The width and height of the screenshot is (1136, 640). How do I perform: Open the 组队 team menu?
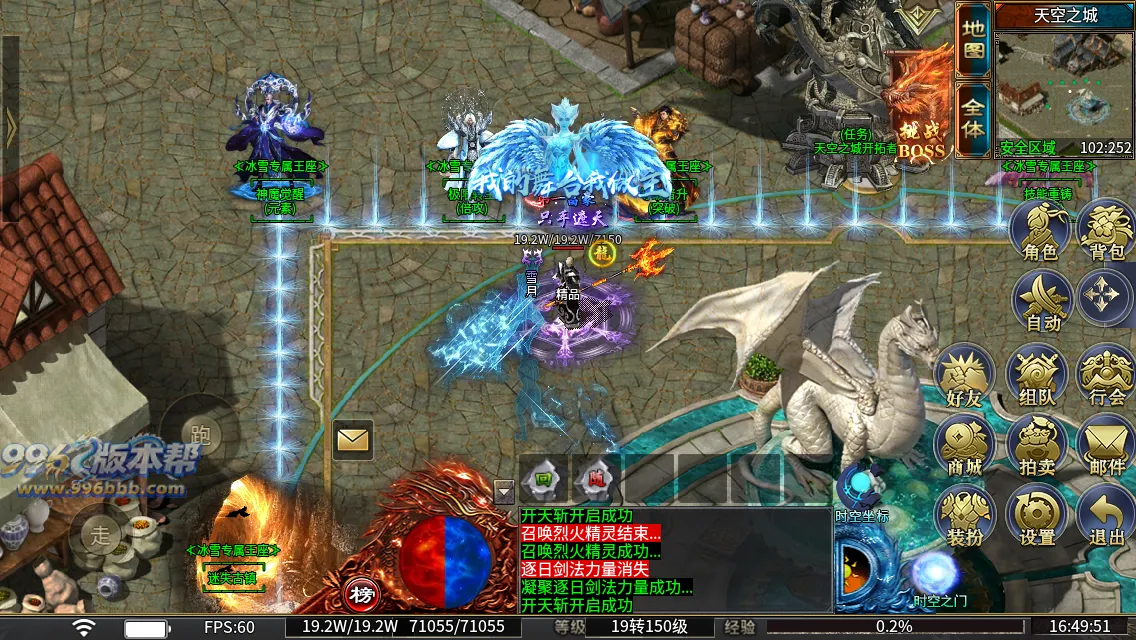(1037, 375)
